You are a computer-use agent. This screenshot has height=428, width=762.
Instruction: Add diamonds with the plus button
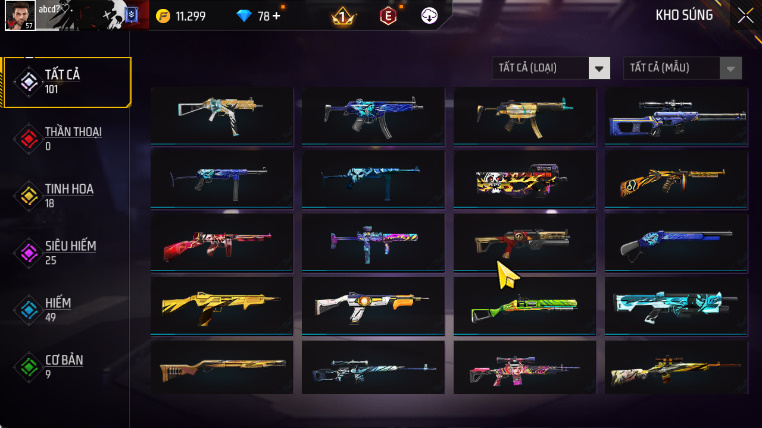point(276,16)
